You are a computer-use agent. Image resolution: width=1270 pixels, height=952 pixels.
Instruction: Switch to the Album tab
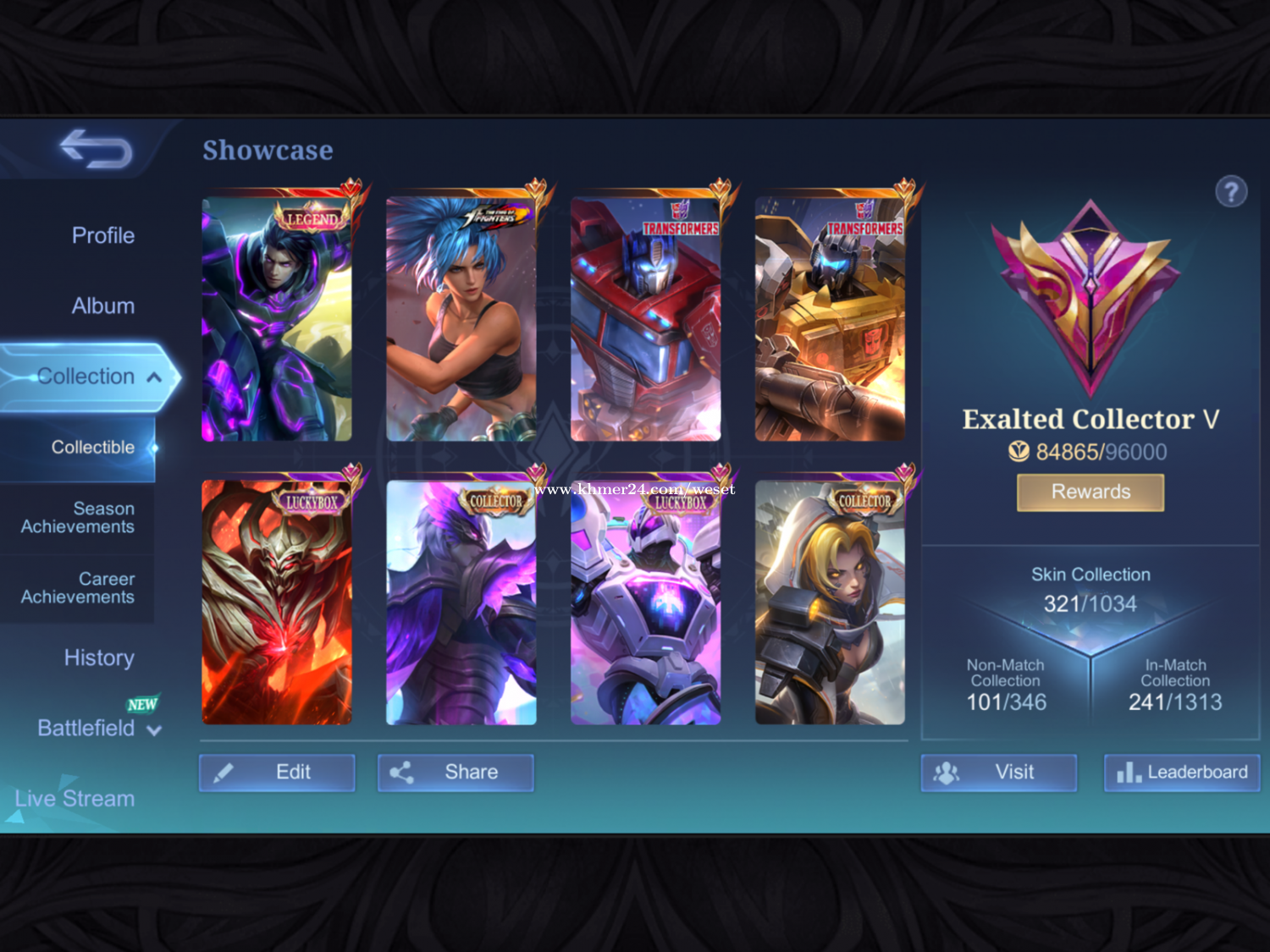[x=102, y=305]
